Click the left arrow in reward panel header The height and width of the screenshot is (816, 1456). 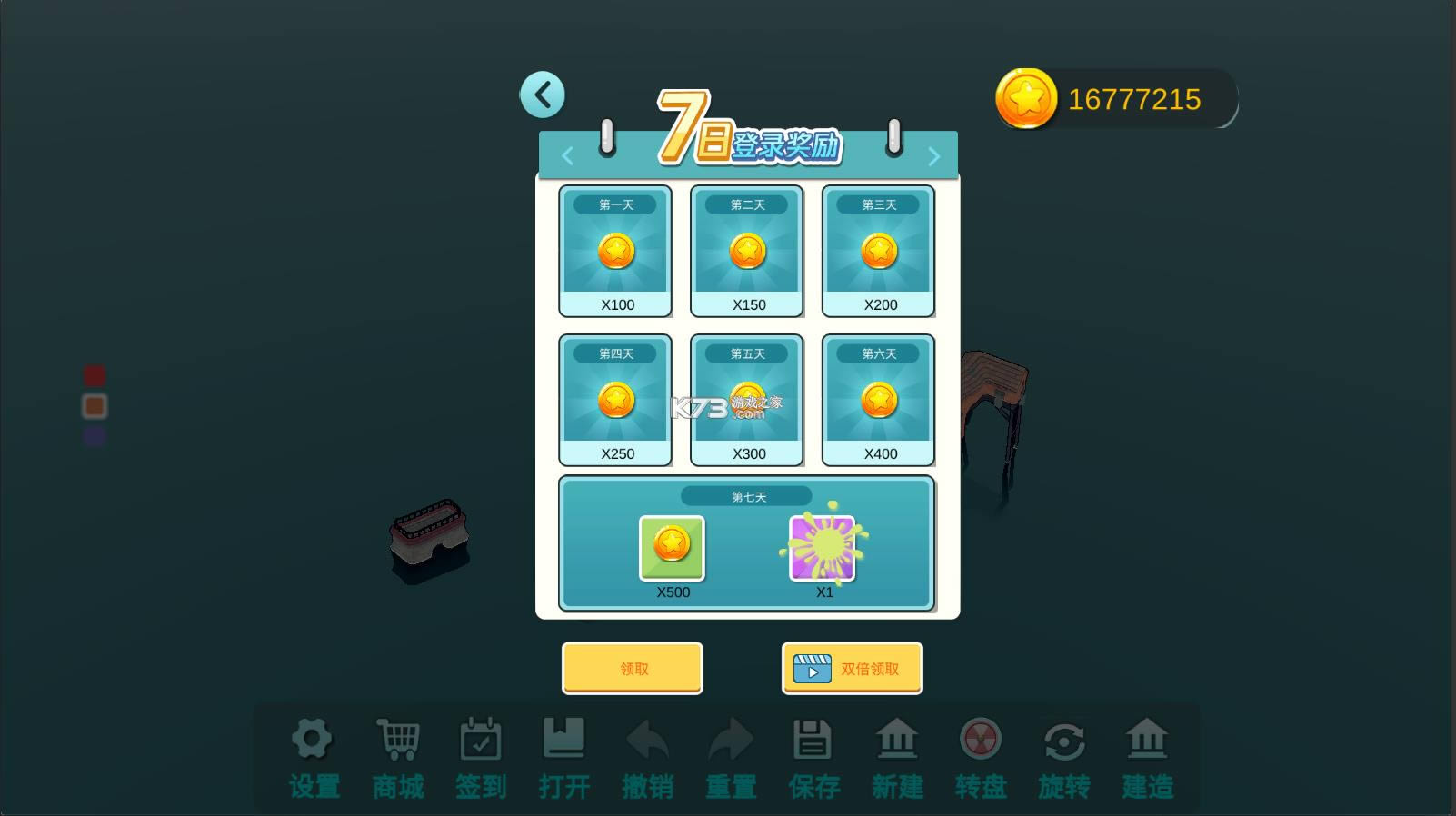568,155
